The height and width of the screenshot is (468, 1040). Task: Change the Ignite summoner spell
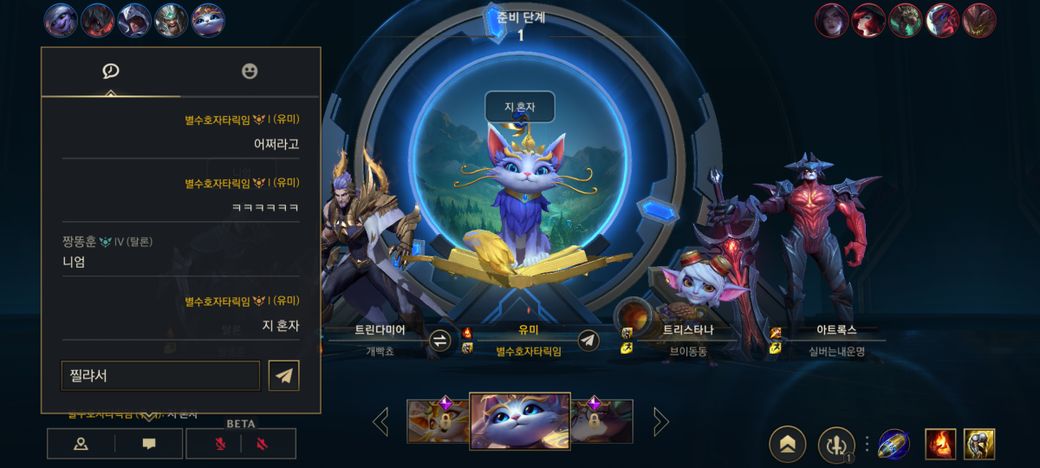pyautogui.click(x=940, y=444)
